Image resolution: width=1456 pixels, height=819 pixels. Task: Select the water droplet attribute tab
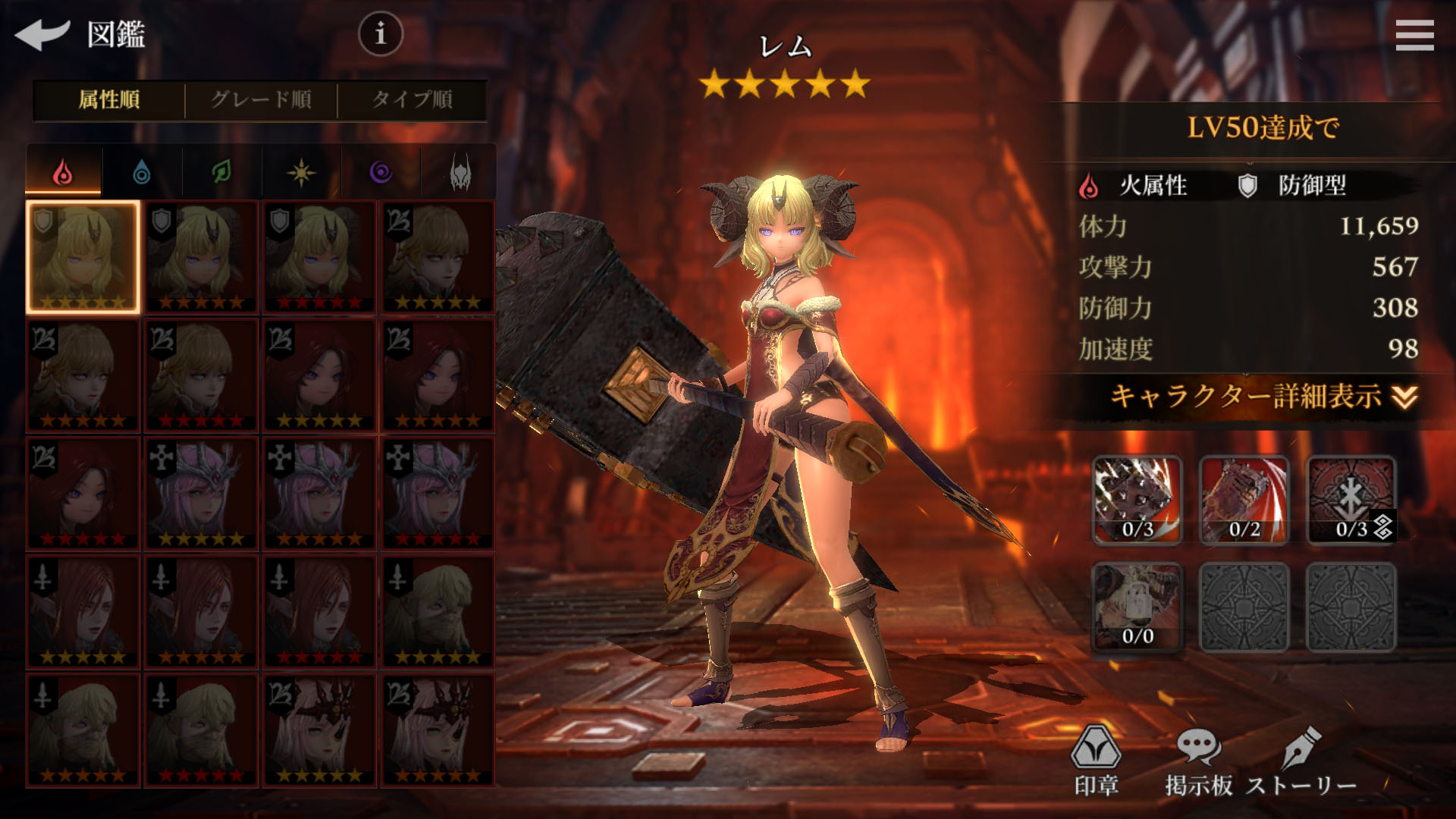pyautogui.click(x=142, y=173)
